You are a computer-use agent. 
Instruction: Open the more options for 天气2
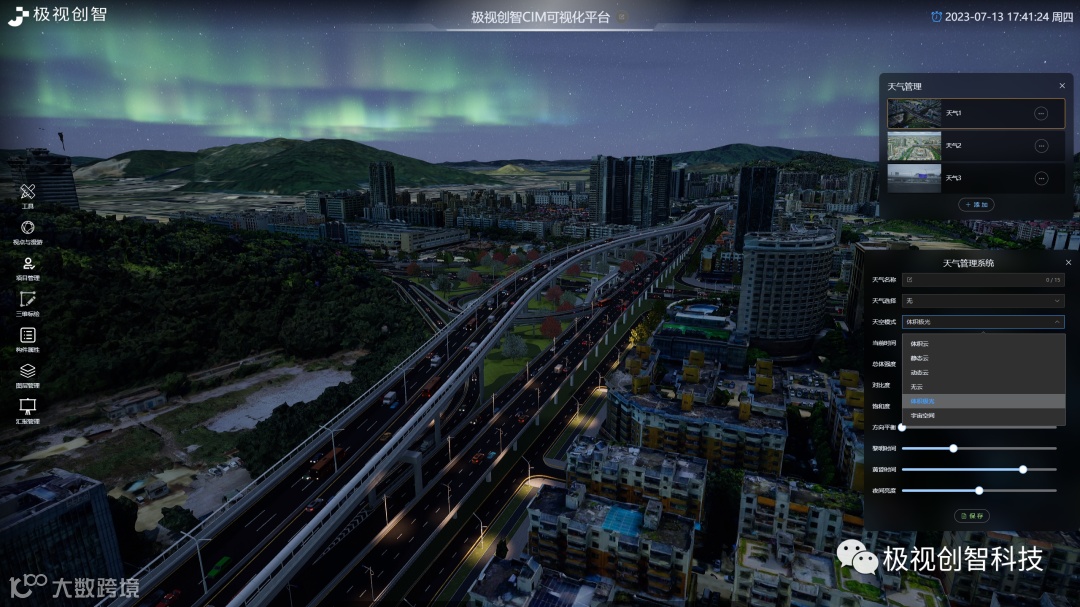pyautogui.click(x=1041, y=146)
